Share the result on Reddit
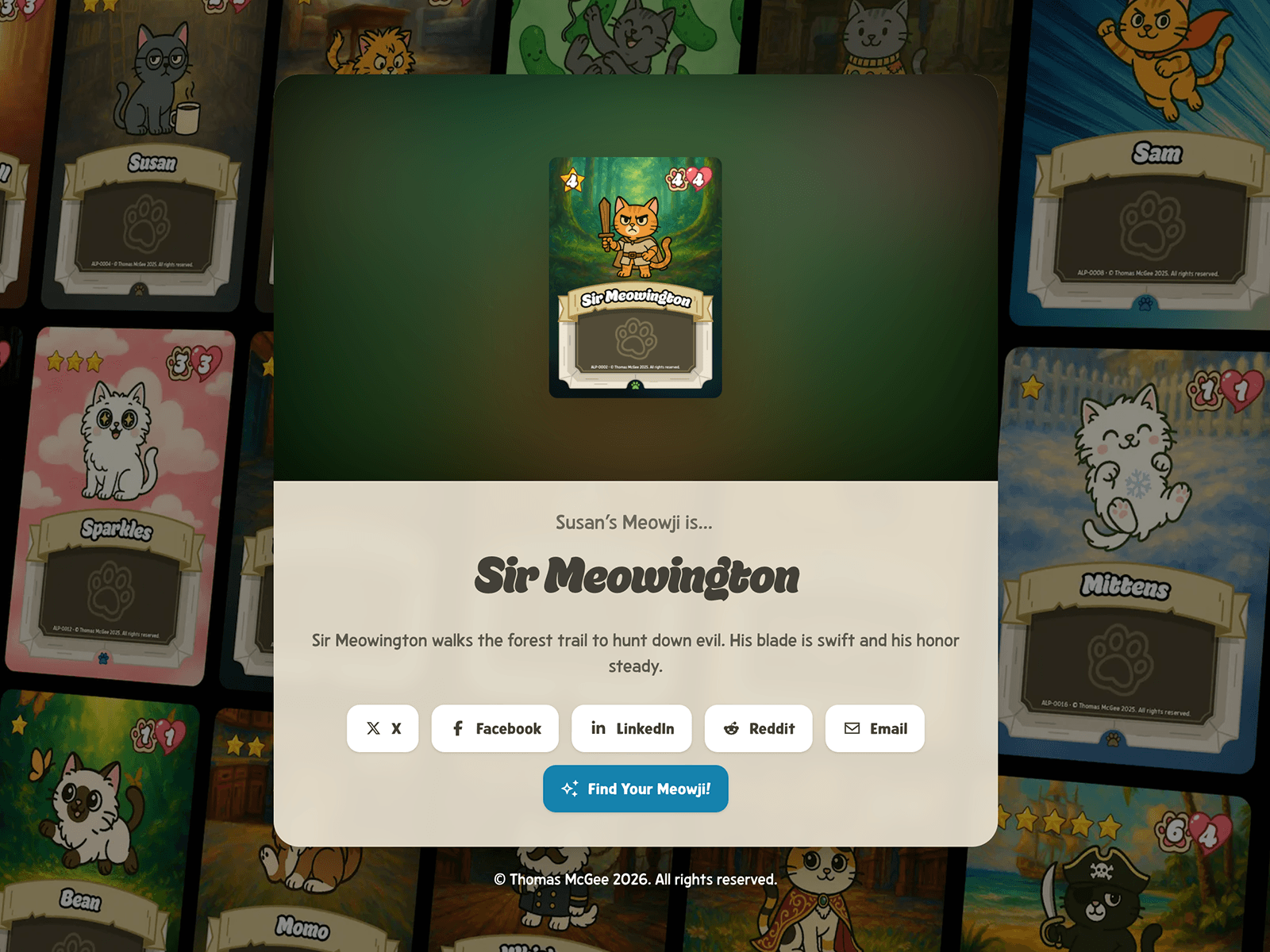 click(x=758, y=728)
